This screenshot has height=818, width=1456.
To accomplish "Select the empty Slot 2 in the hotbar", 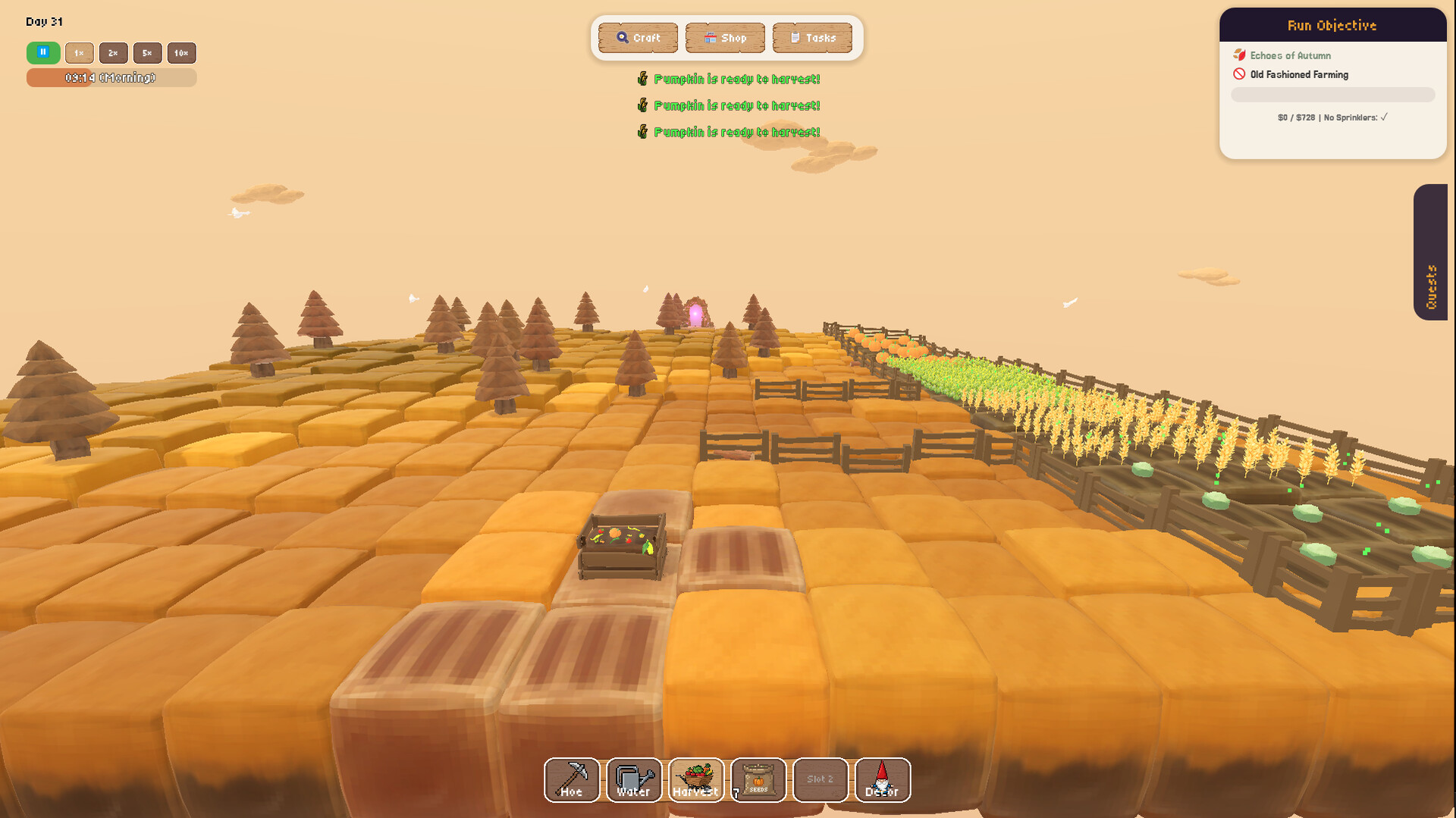I will tap(820, 779).
